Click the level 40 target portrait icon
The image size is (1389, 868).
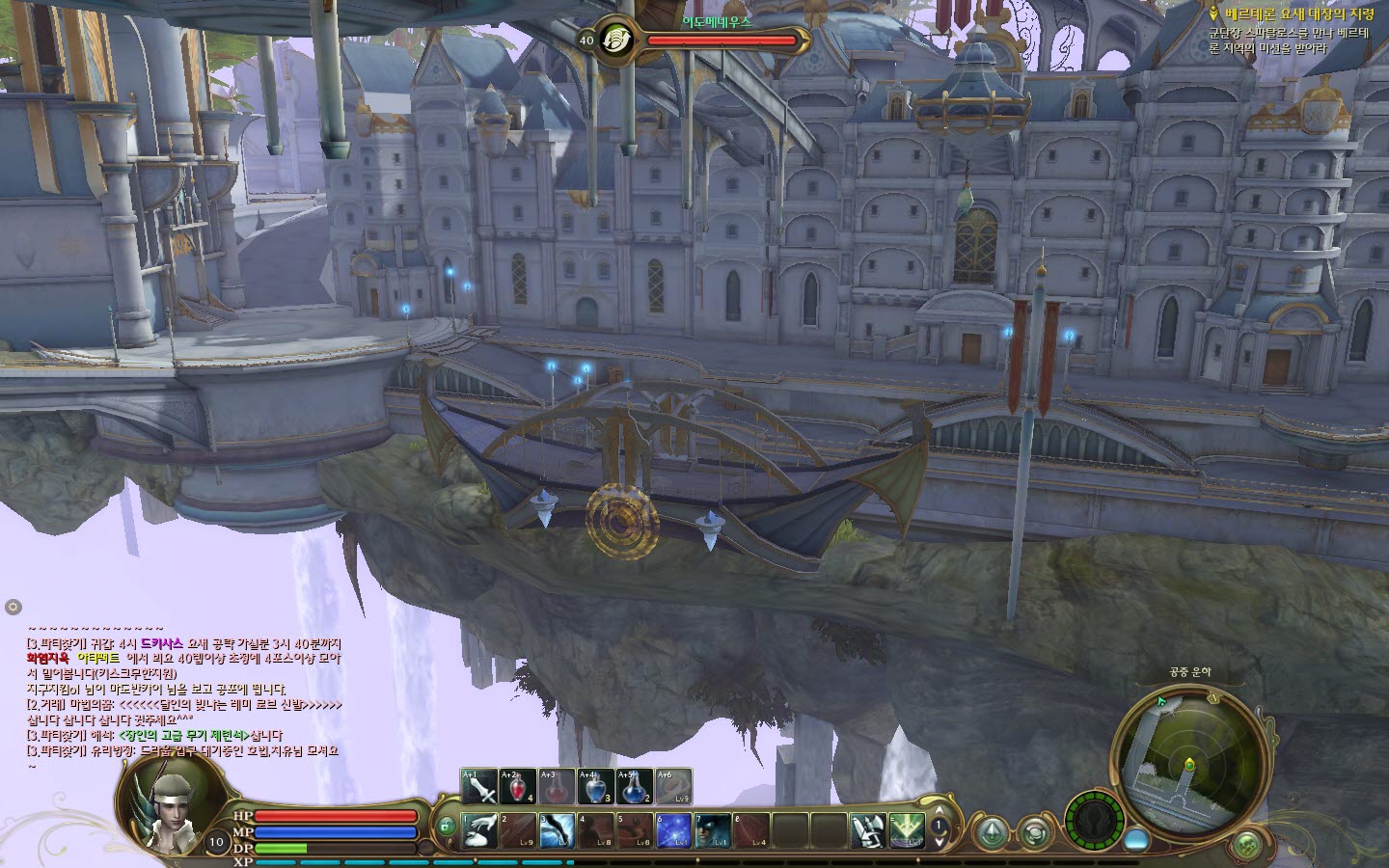[615, 41]
